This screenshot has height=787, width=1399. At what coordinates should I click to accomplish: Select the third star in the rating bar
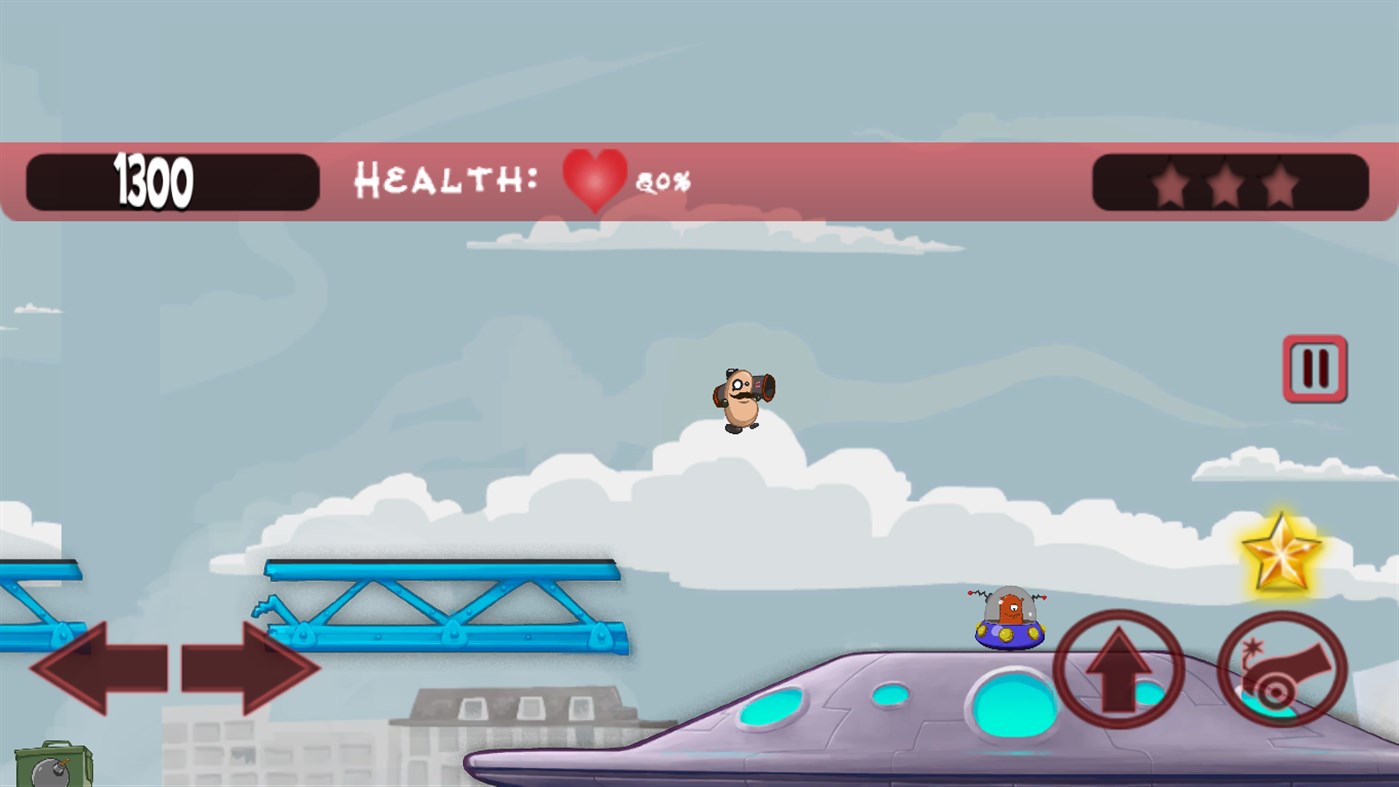[1281, 183]
